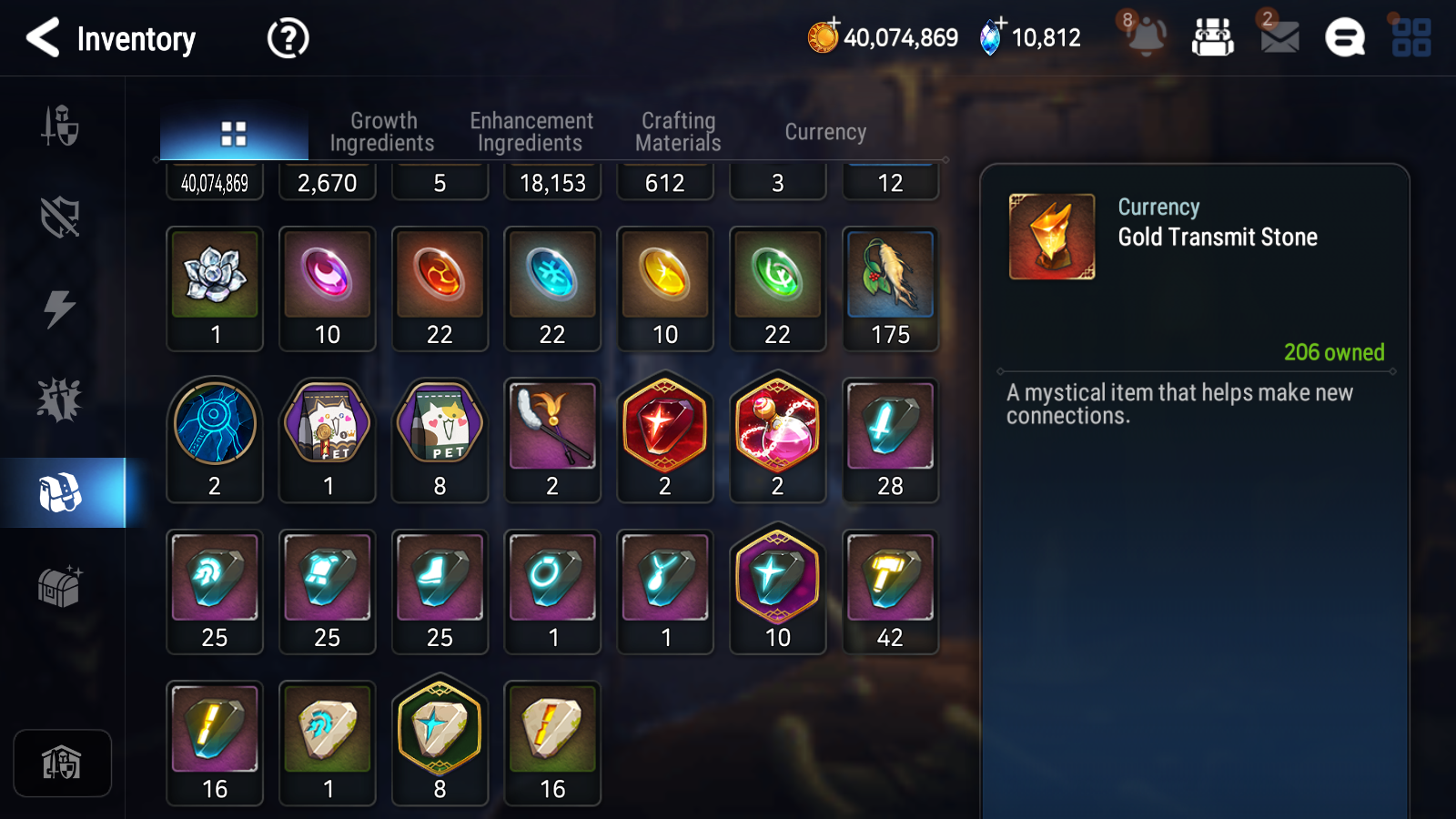Switch to the lightning bolt side category
1456x819 pixels.
60,308
